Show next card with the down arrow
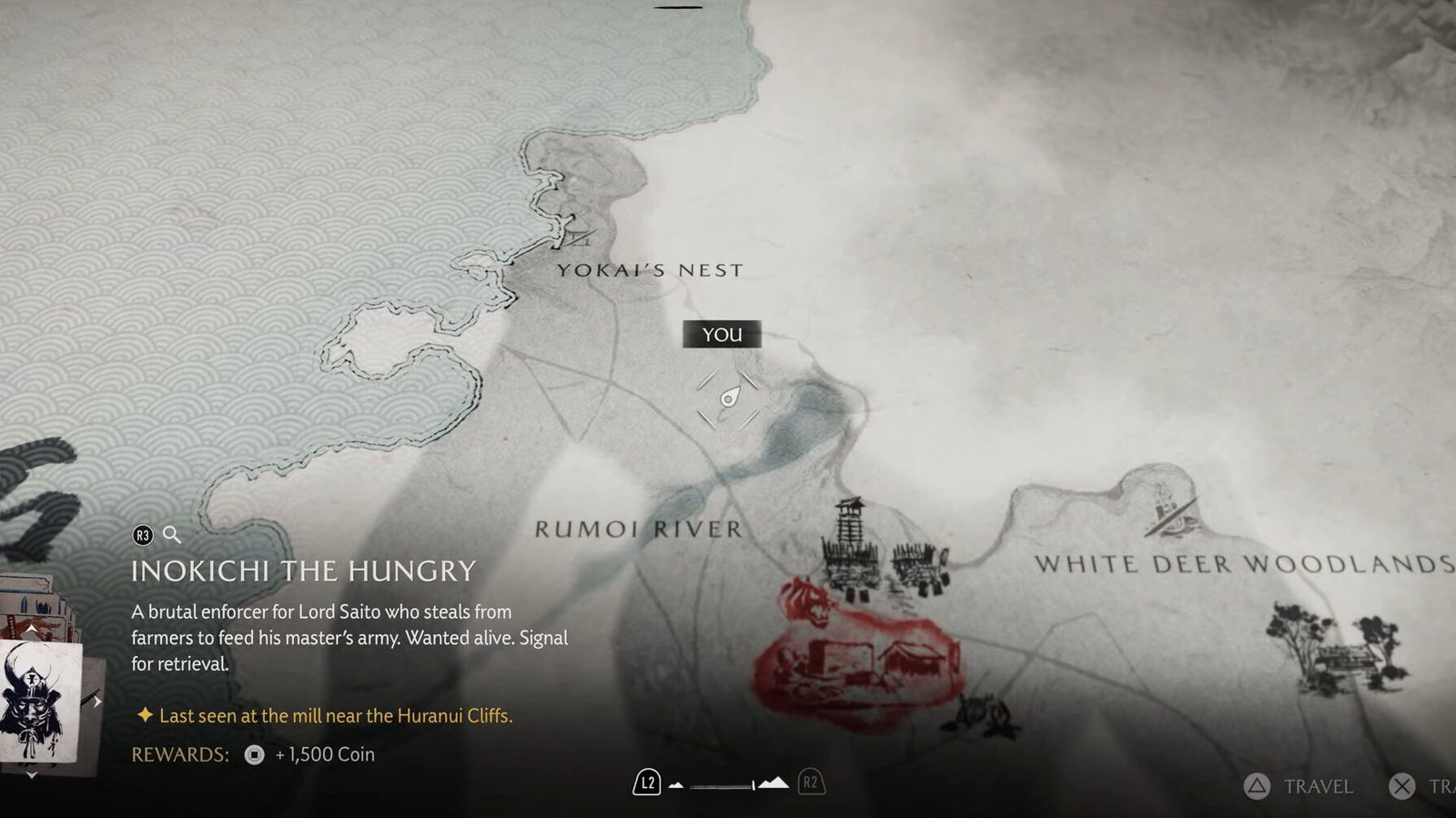1456x818 pixels. pos(31,775)
